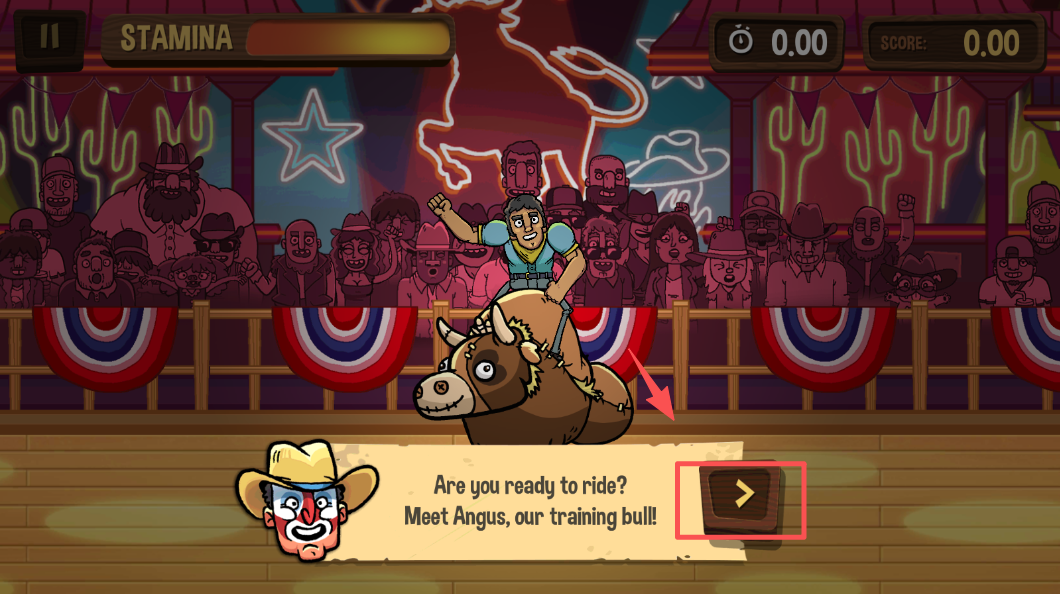Continue the dialogue with the arrow button
The height and width of the screenshot is (594, 1060).
point(742,494)
